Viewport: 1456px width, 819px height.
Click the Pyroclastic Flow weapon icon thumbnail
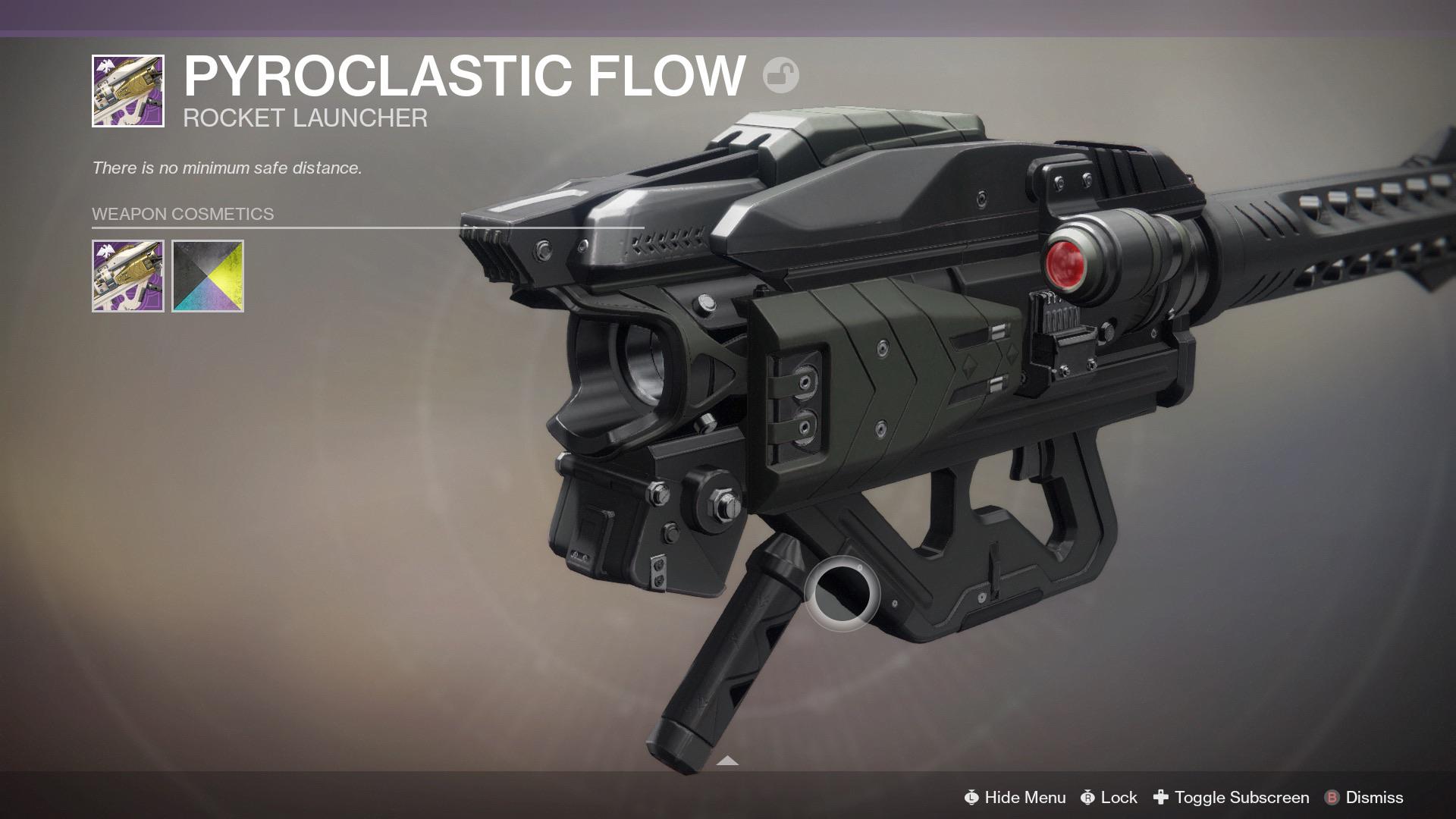tap(127, 90)
